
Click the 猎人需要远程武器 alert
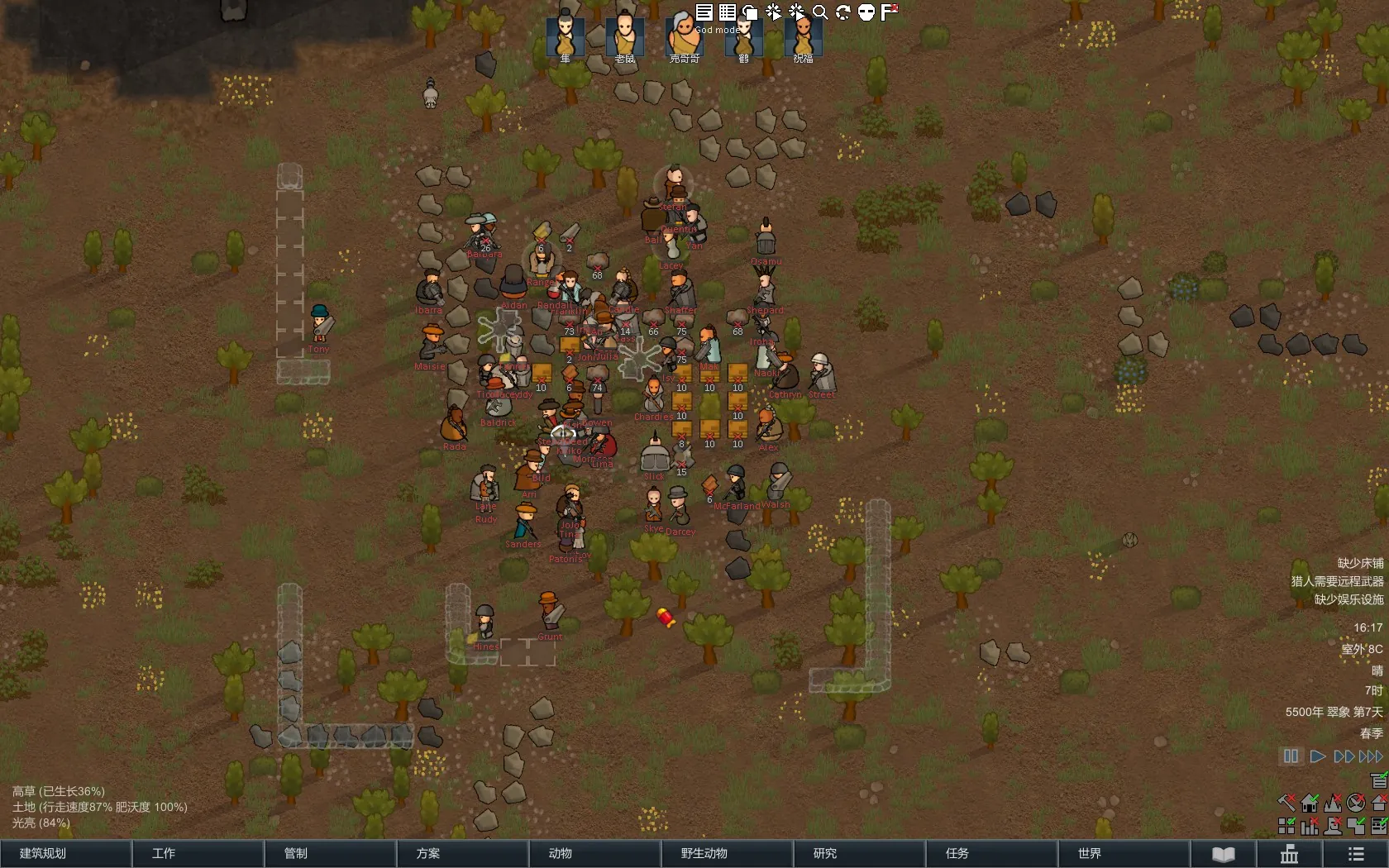pos(1337,581)
